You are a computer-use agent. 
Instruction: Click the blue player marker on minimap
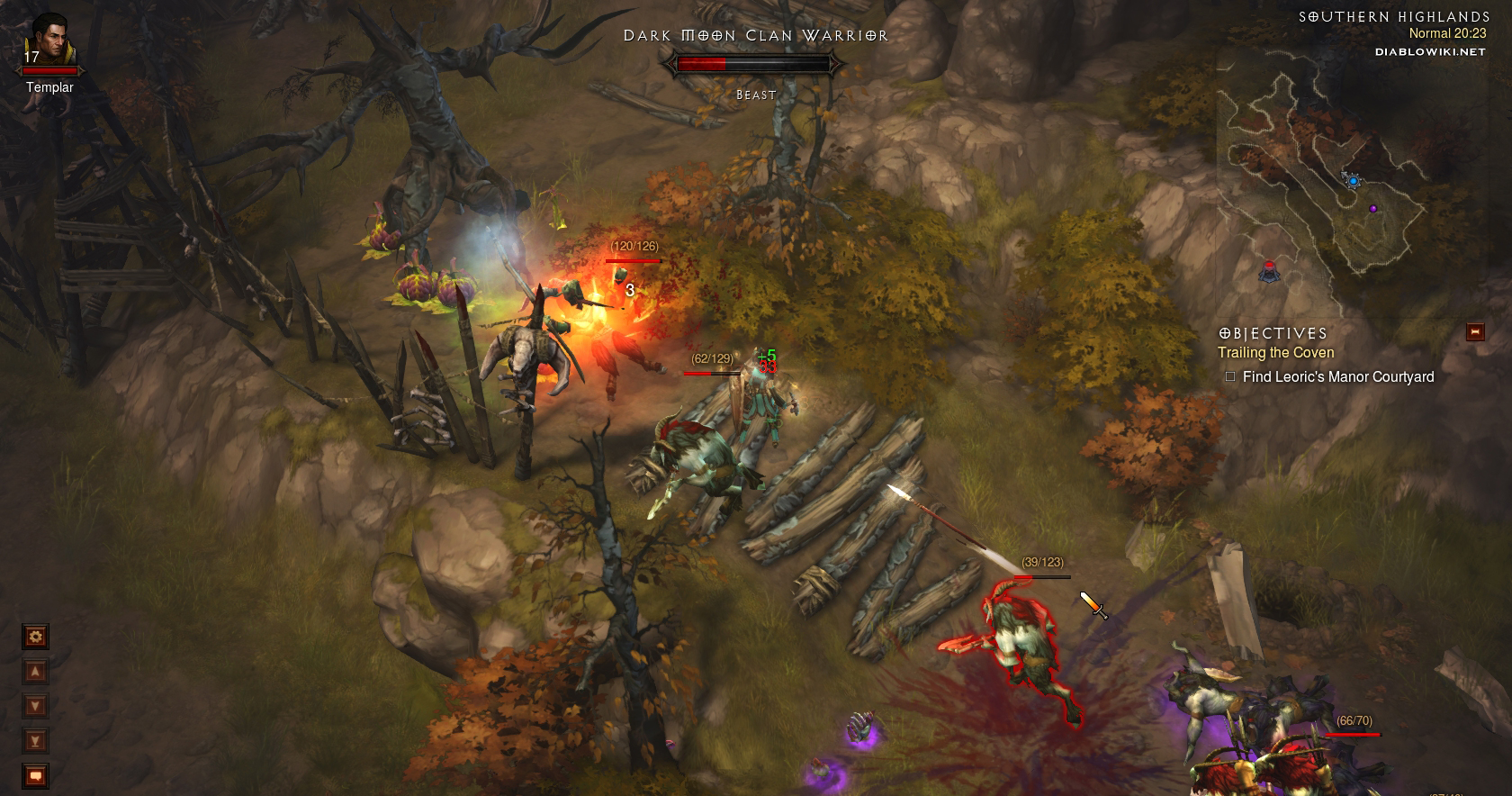click(1353, 181)
